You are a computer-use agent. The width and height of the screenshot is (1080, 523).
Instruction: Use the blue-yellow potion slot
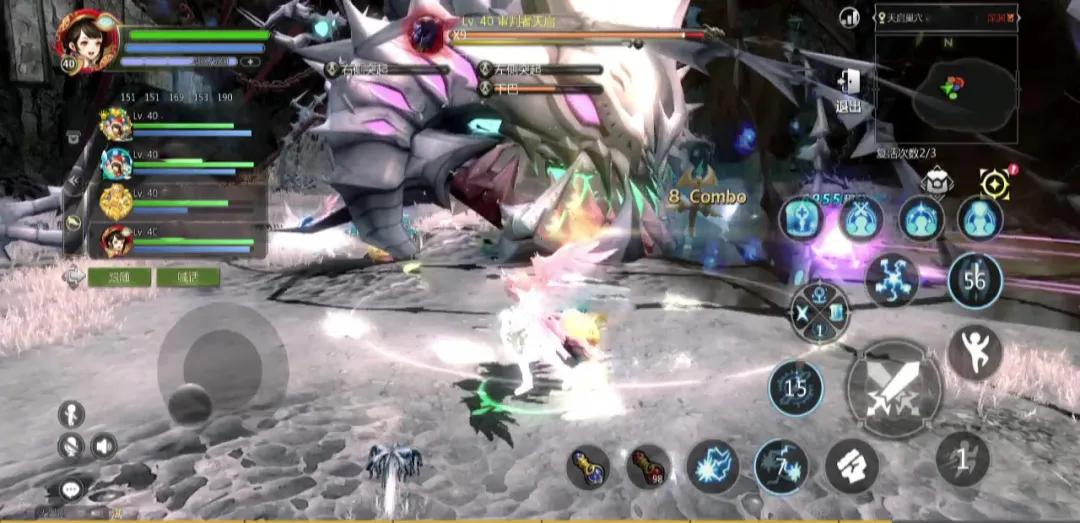point(588,466)
